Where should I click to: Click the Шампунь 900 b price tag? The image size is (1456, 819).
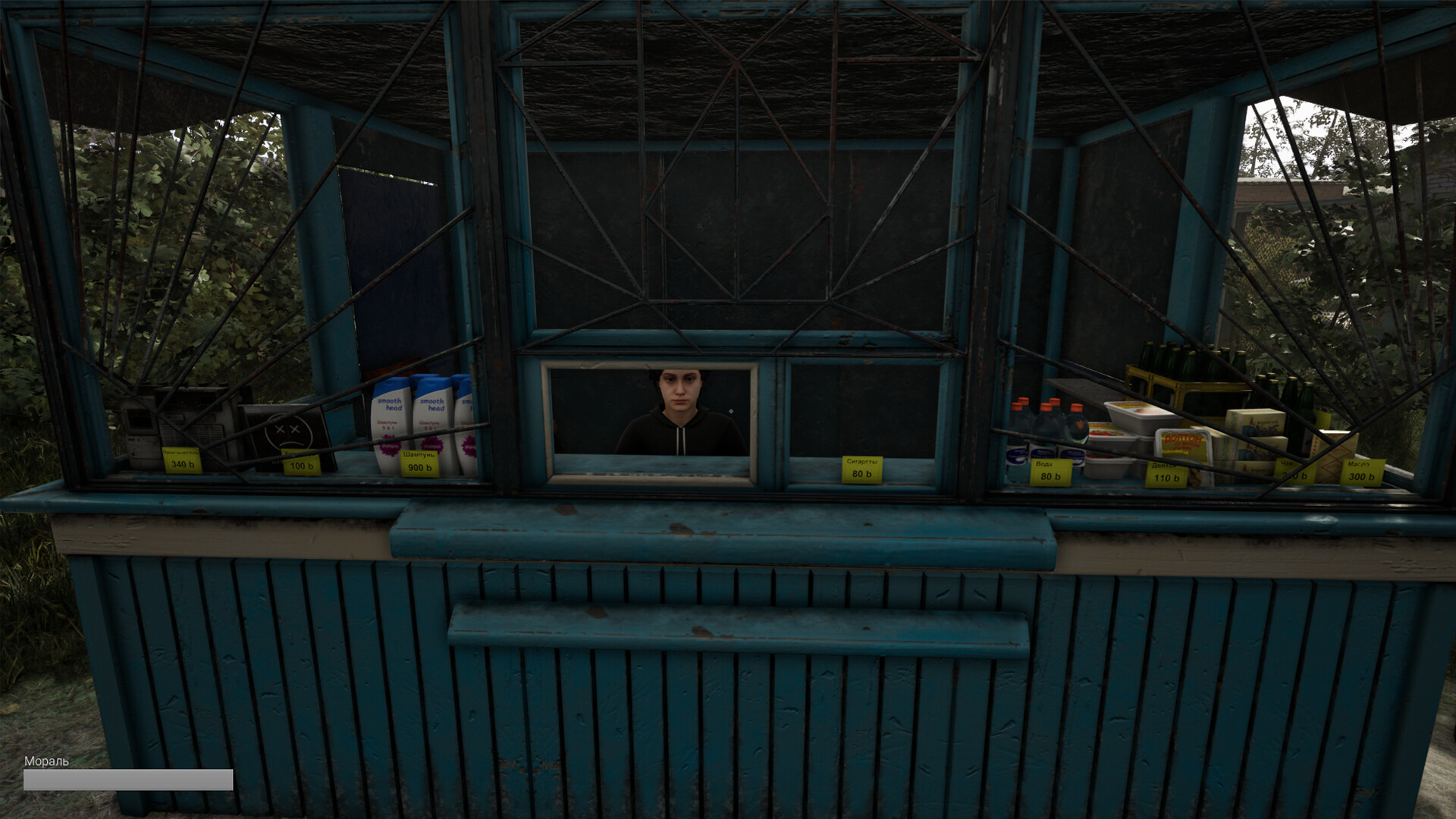pos(419,463)
